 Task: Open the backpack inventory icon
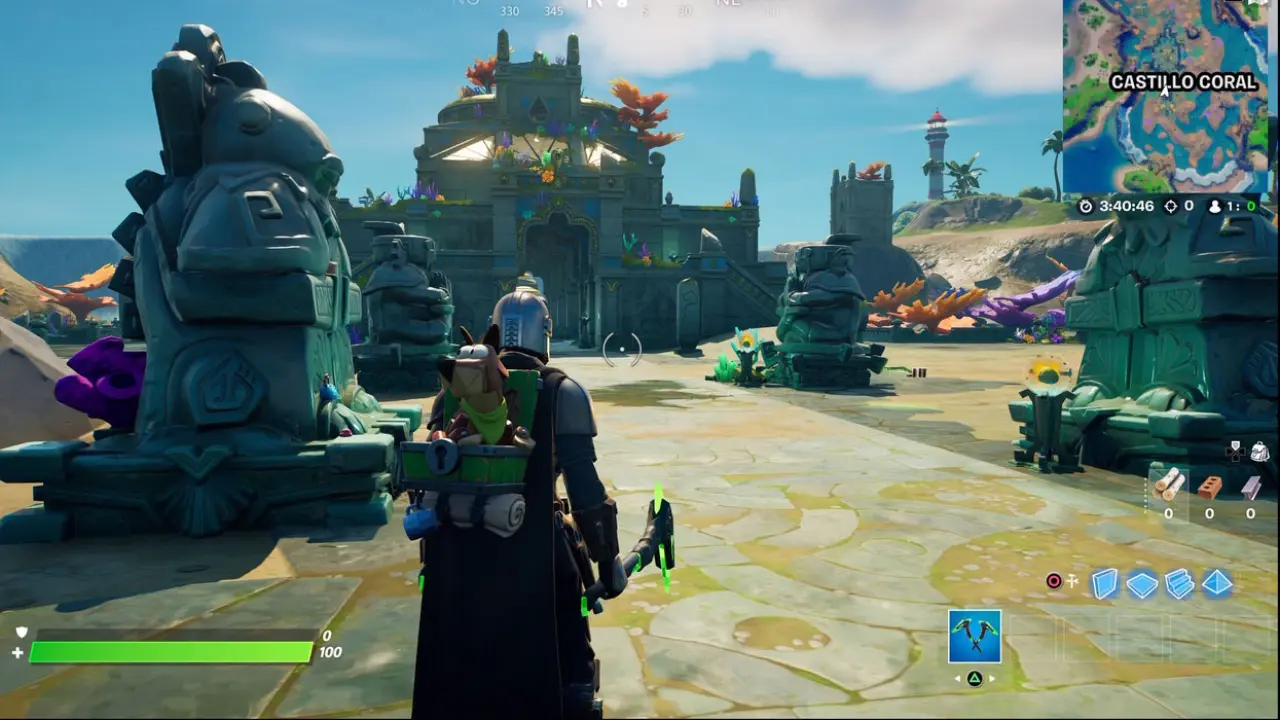1259,451
